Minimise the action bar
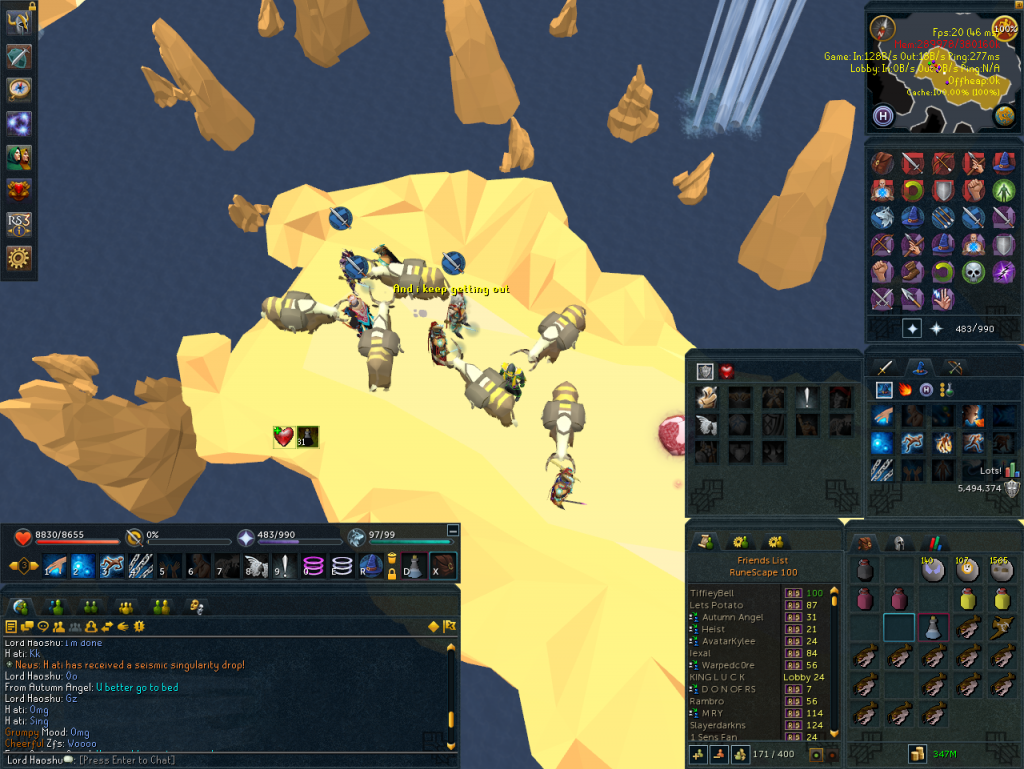Viewport: 1024px width, 769px height. (452, 531)
